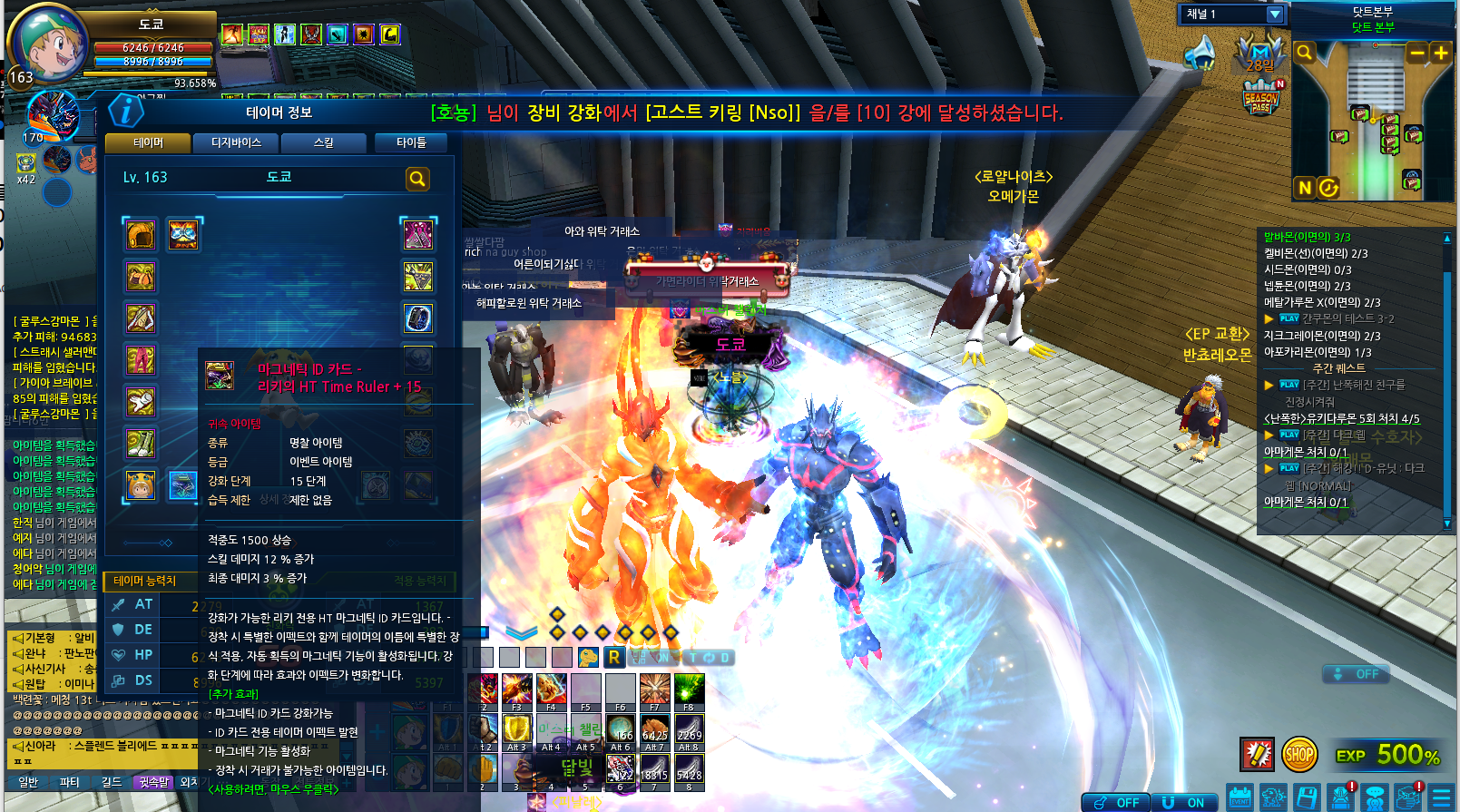Viewport: 1460px width, 812px height.
Task: Open the gold SHOP coin button
Action: click(x=1299, y=753)
